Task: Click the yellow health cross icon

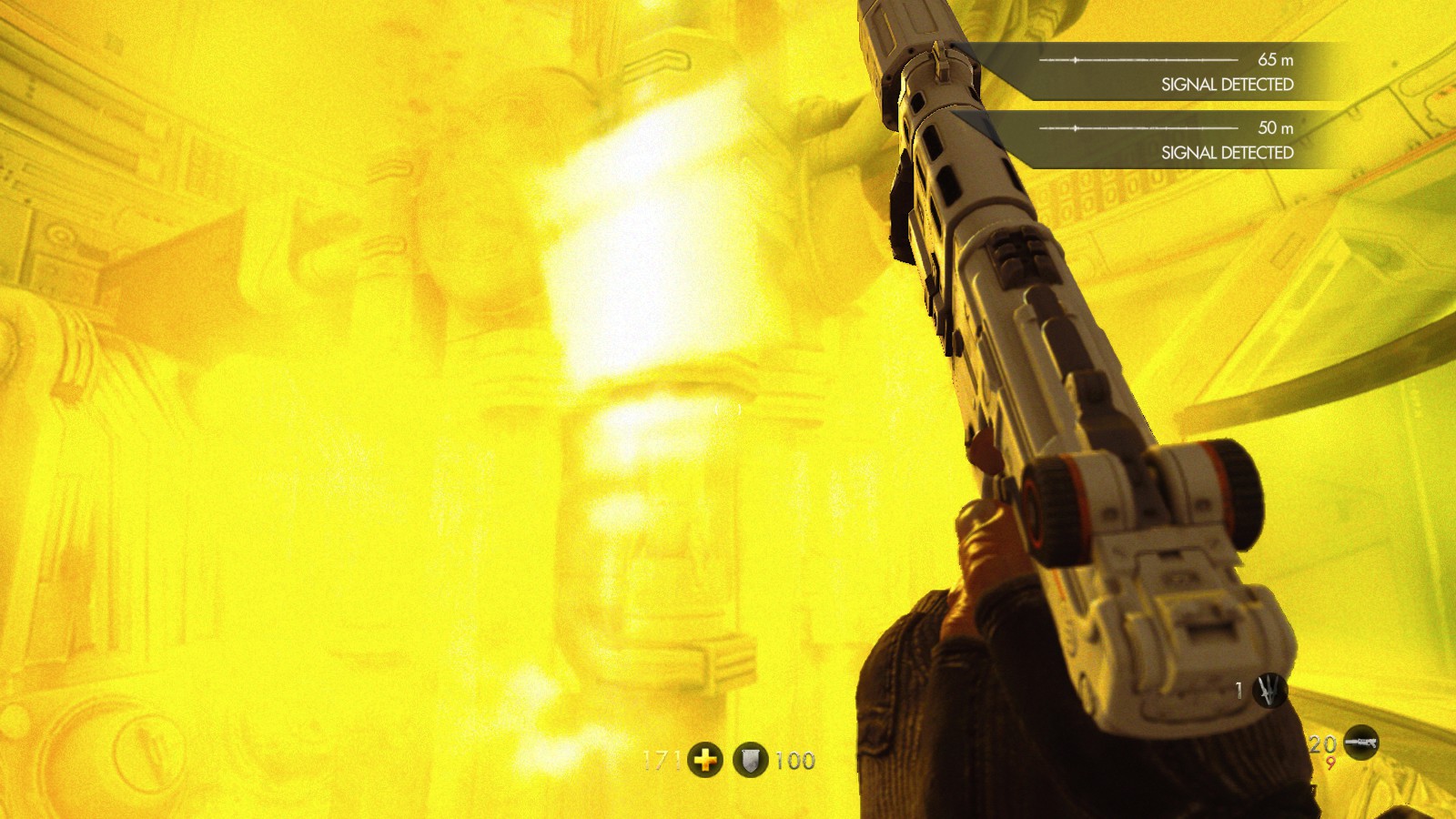Action: click(x=705, y=760)
